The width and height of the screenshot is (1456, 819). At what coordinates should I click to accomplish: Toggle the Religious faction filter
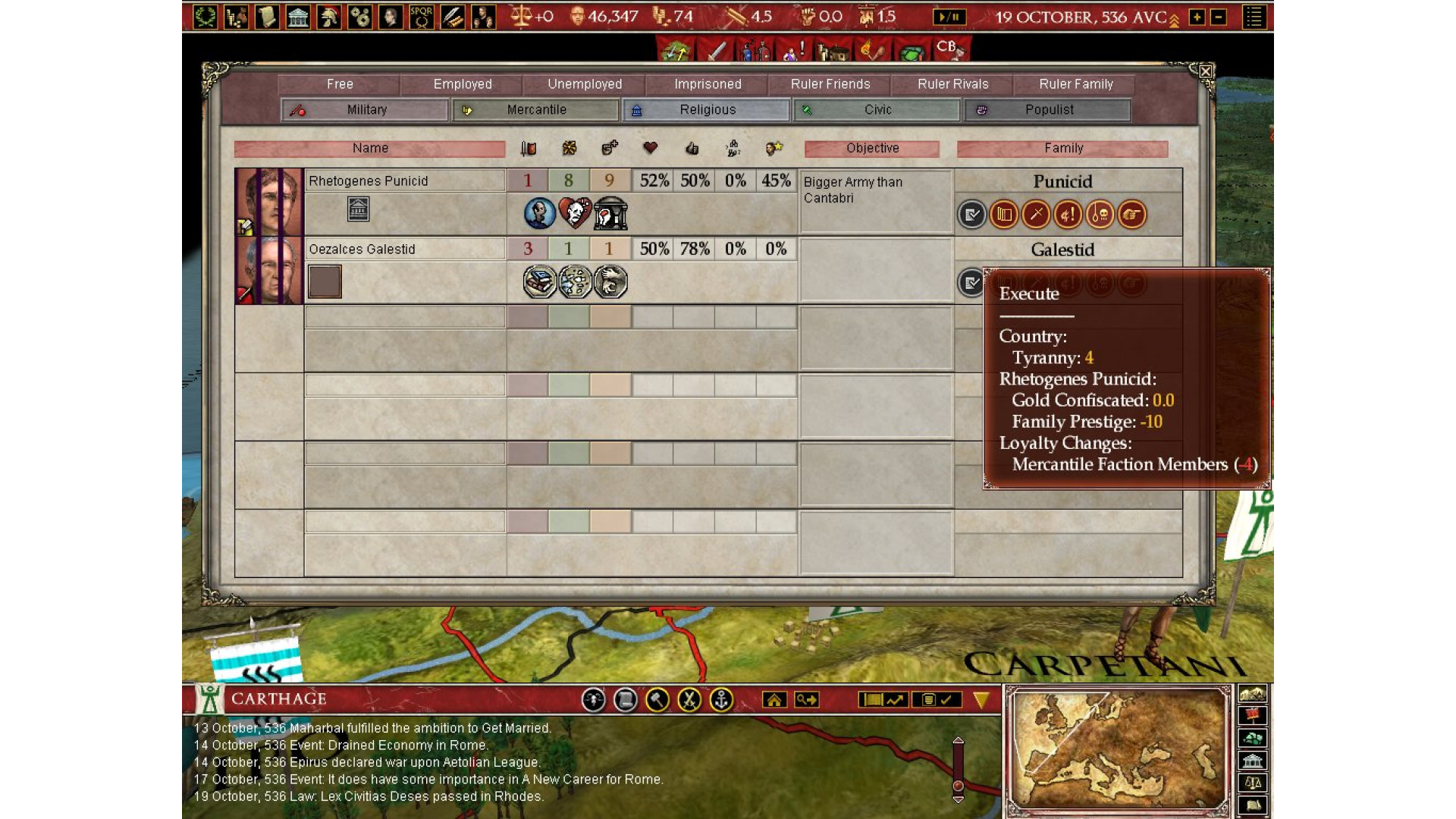point(706,110)
